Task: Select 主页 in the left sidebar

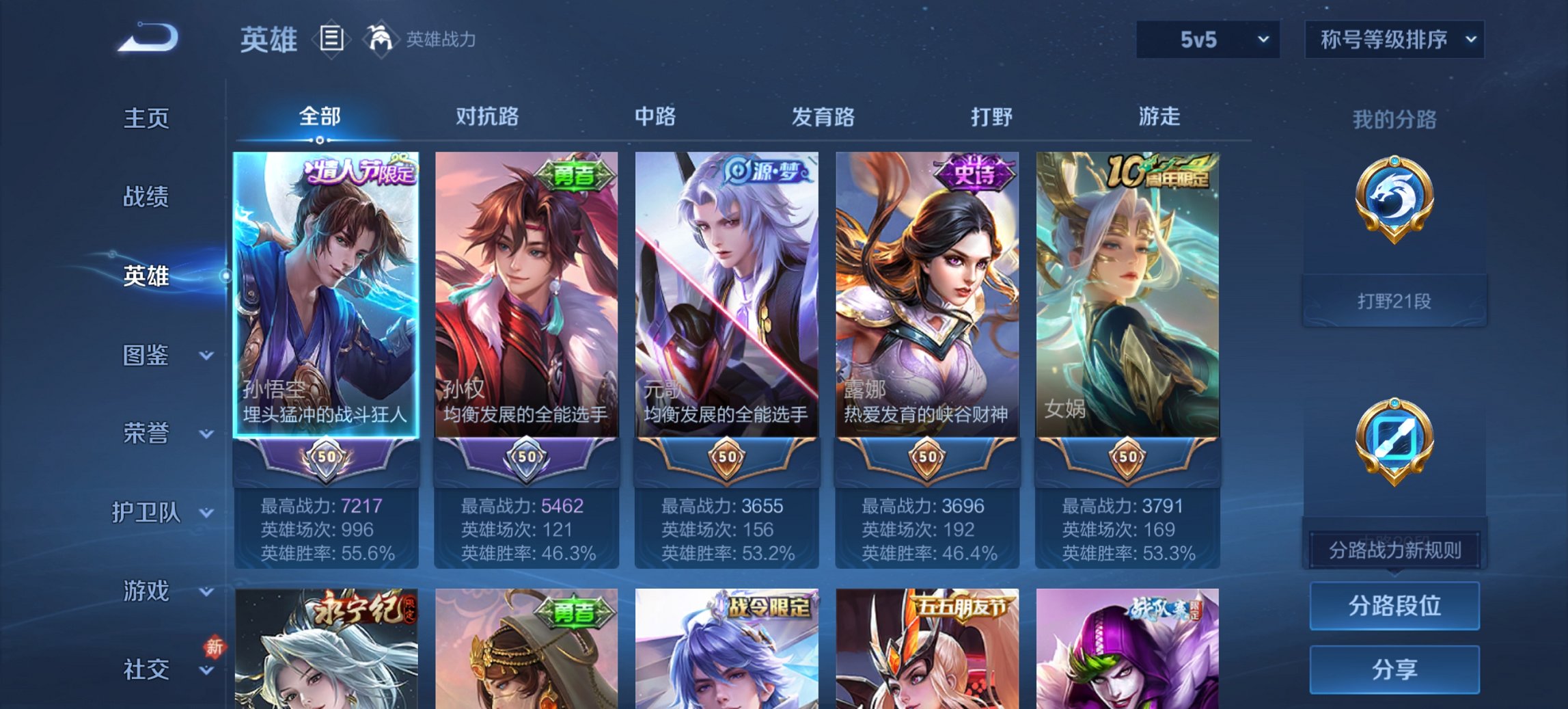Action: point(147,118)
